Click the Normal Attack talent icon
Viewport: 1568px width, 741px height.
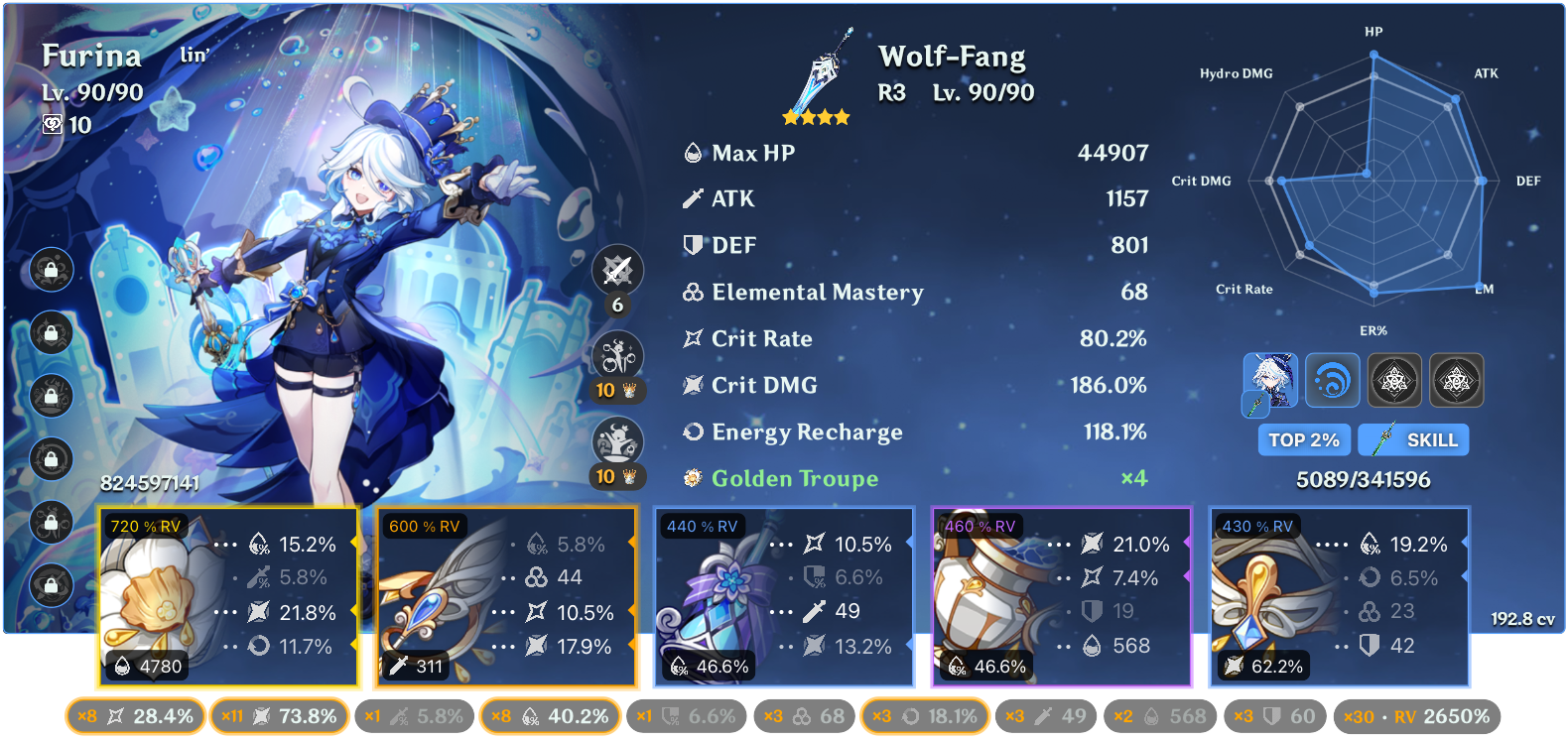pos(617,270)
